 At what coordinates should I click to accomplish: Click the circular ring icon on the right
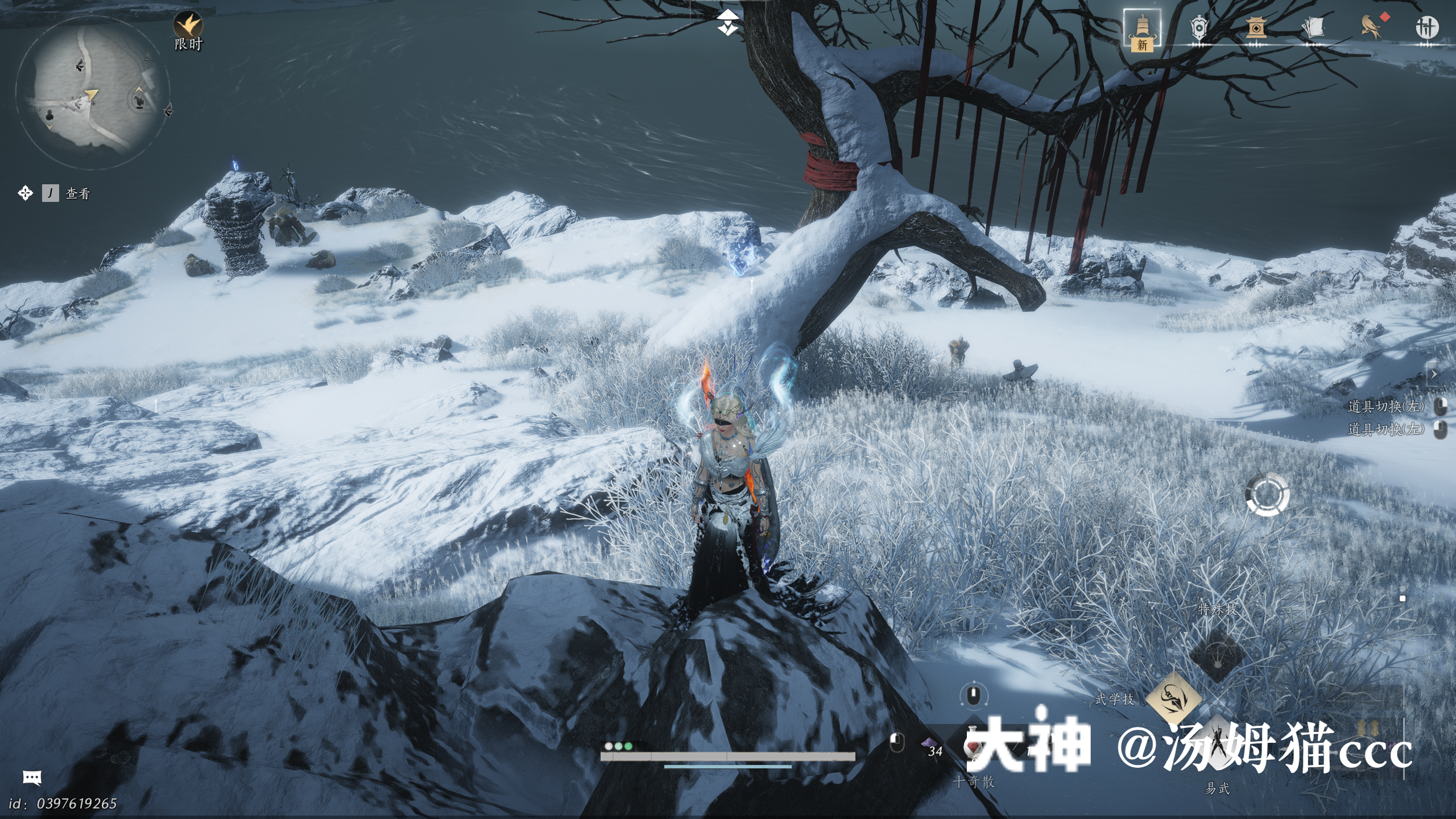[x=1267, y=494]
